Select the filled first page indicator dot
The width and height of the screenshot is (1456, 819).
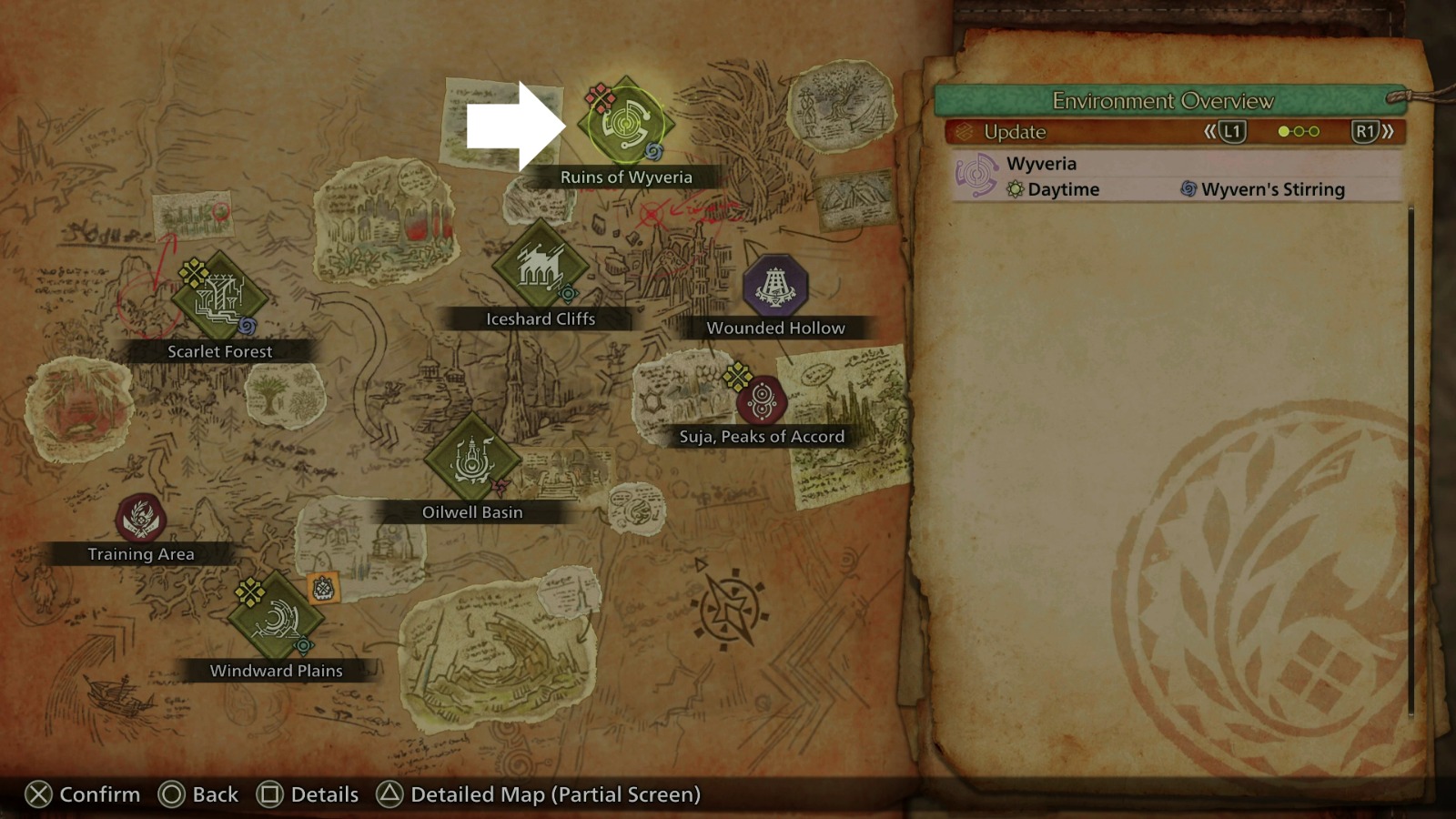[1284, 131]
